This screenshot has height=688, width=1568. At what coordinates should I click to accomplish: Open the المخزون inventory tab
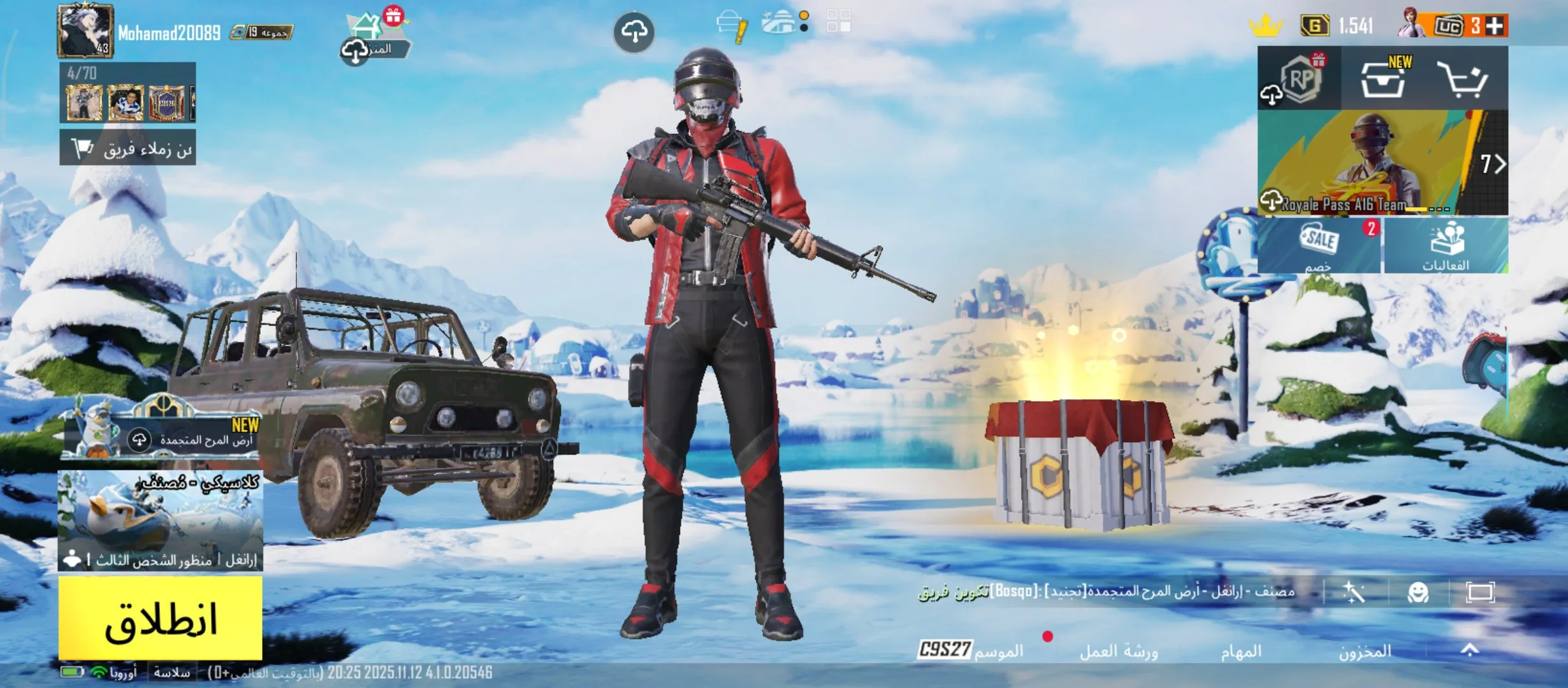click(x=1365, y=651)
